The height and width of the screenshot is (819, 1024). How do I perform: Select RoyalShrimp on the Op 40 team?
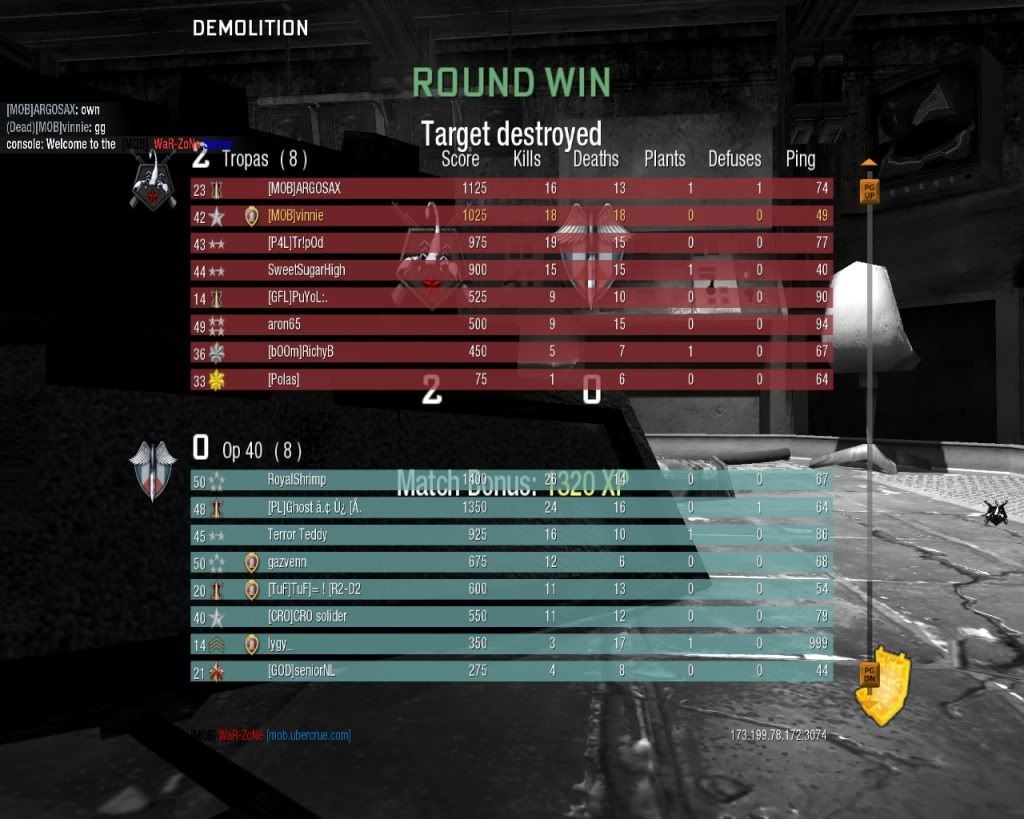[510, 480]
